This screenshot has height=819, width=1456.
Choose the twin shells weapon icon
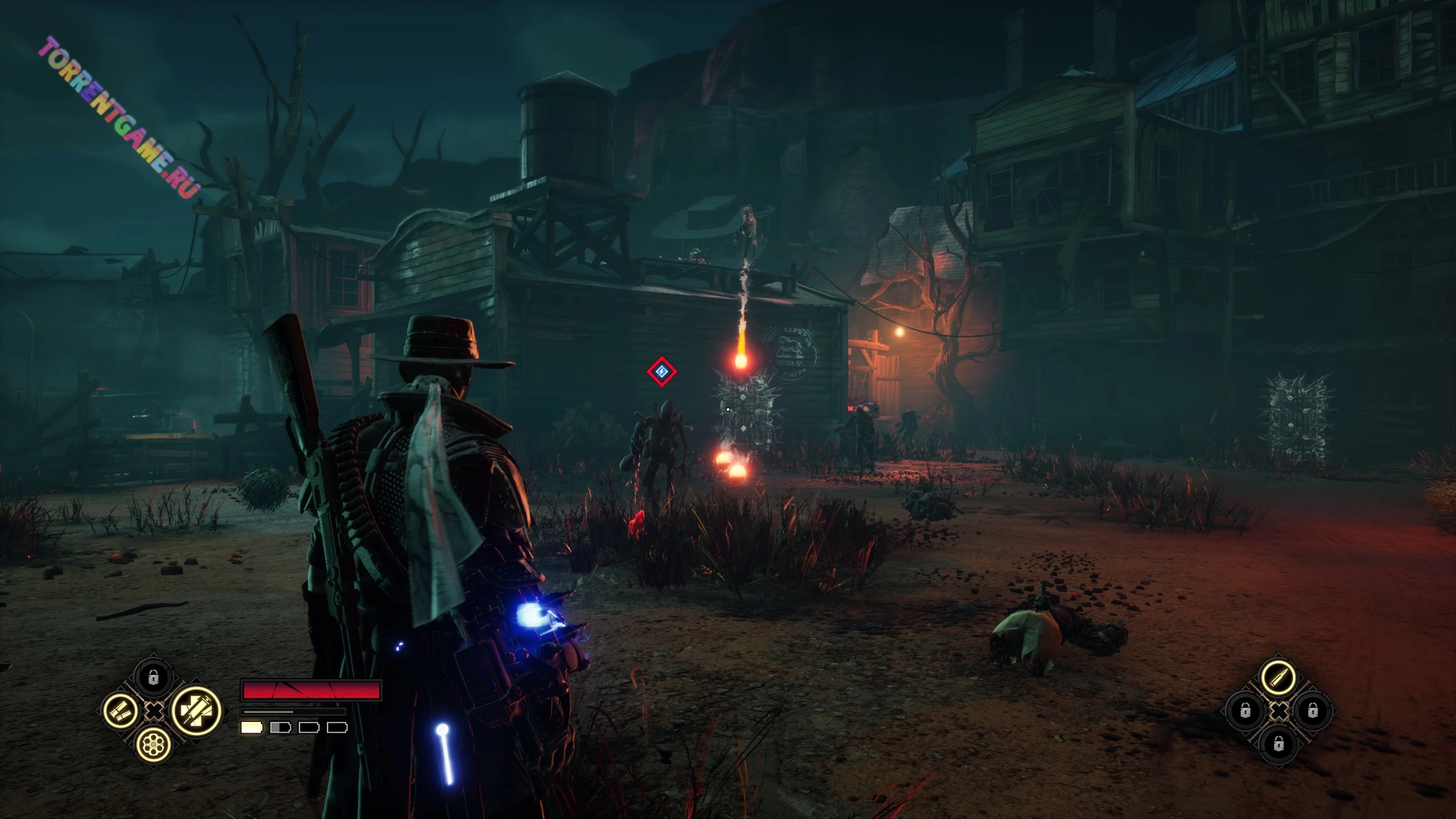click(x=121, y=711)
